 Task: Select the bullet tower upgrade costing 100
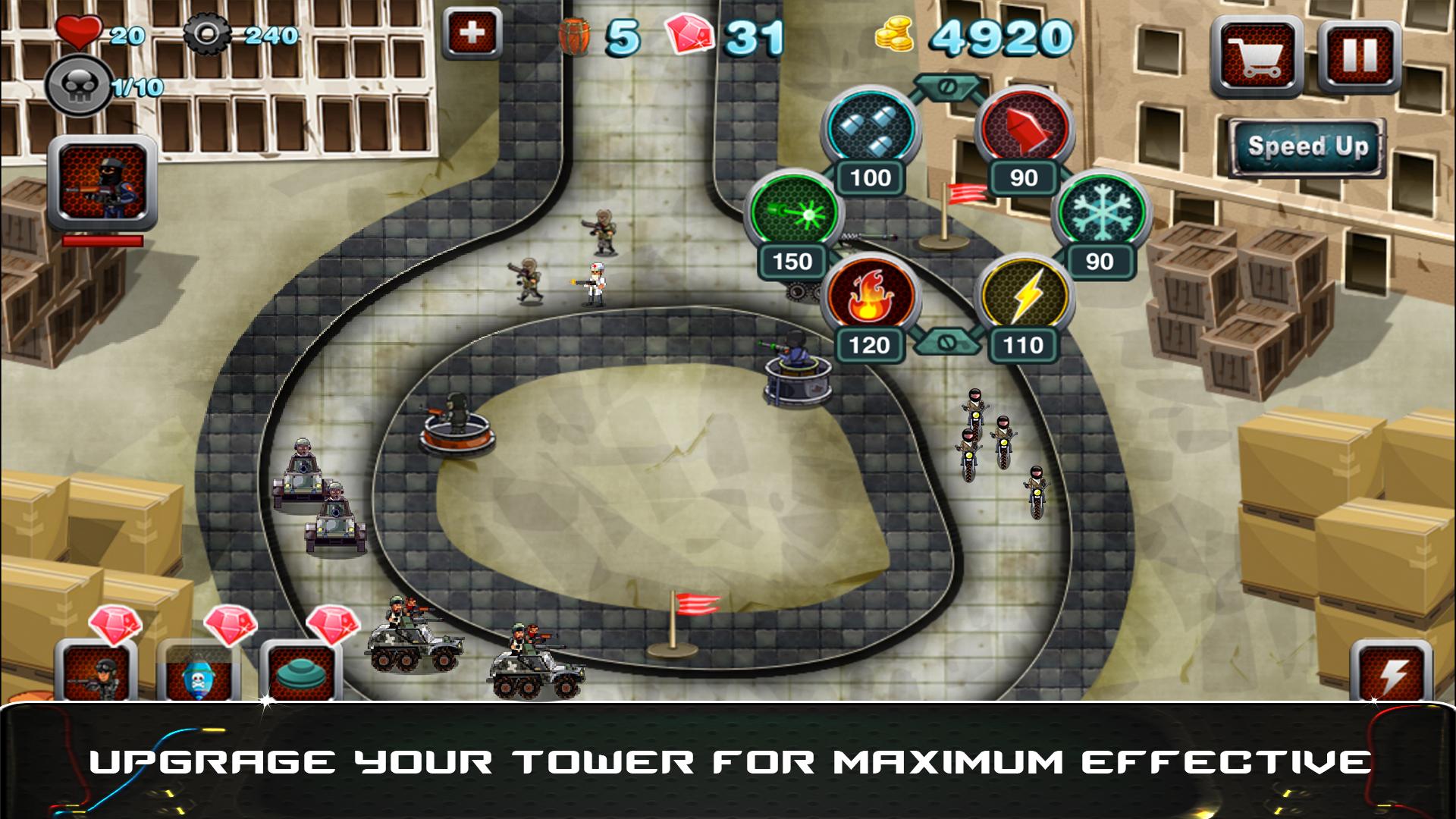click(871, 130)
